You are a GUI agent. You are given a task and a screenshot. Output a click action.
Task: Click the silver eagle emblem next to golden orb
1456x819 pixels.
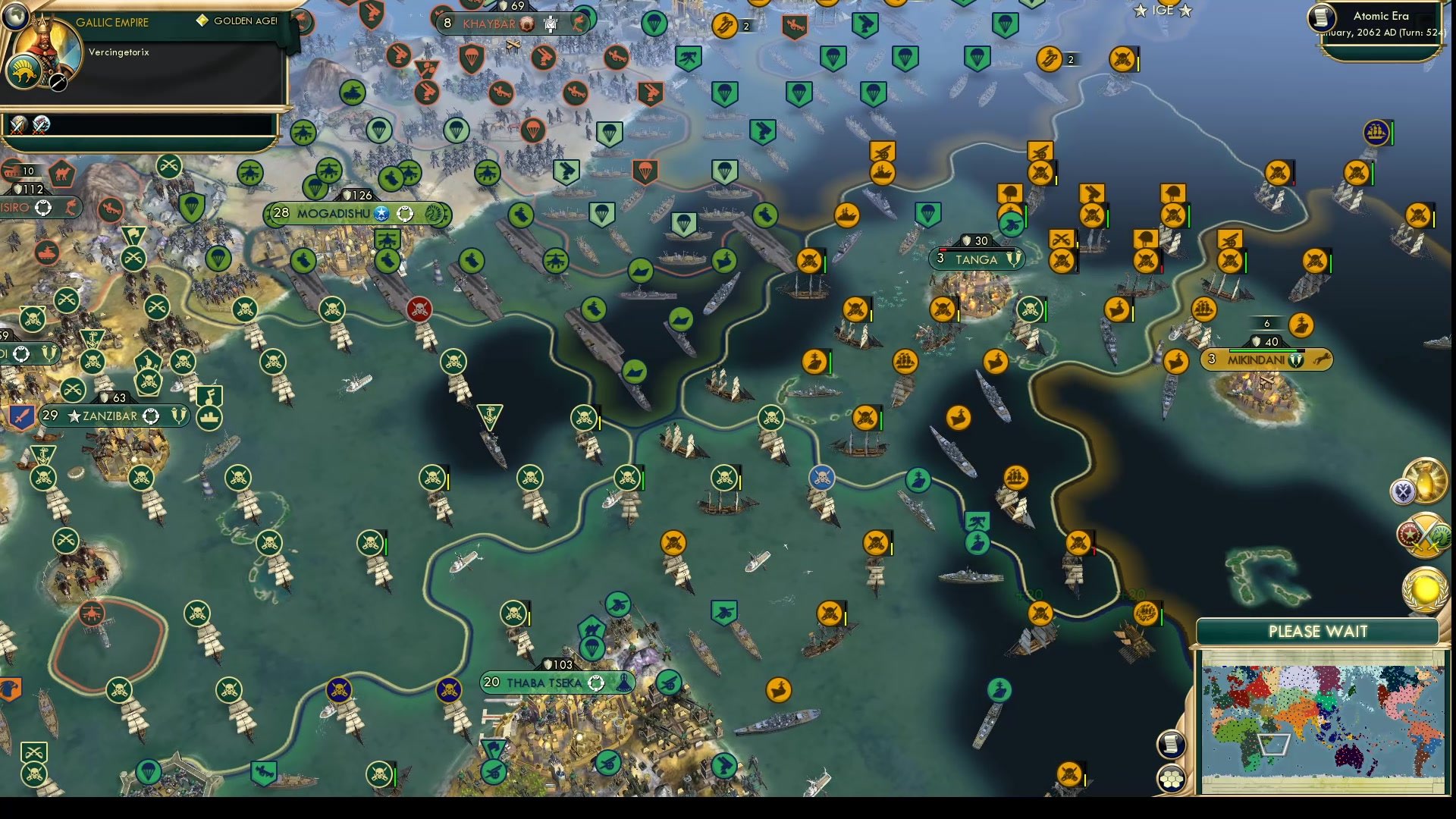click(x=1404, y=491)
